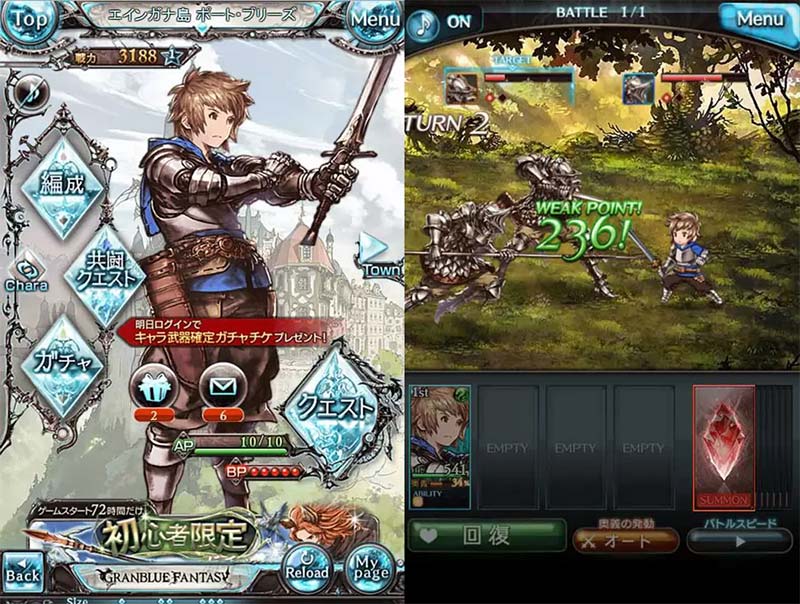Toggle the battle sound ON switch
Screen dimensions: 800x604
pos(444,21)
